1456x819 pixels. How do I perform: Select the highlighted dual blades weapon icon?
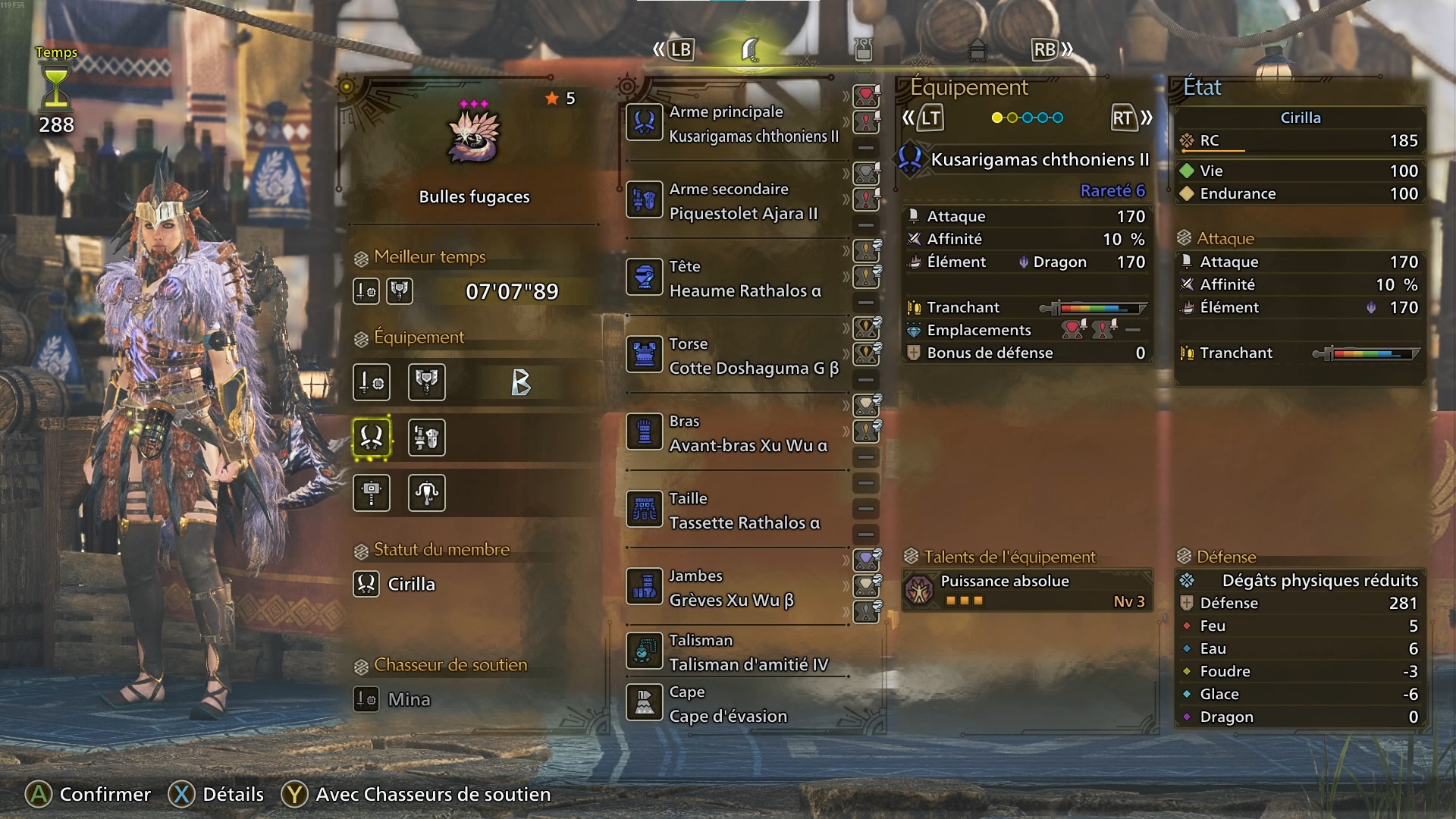(372, 438)
